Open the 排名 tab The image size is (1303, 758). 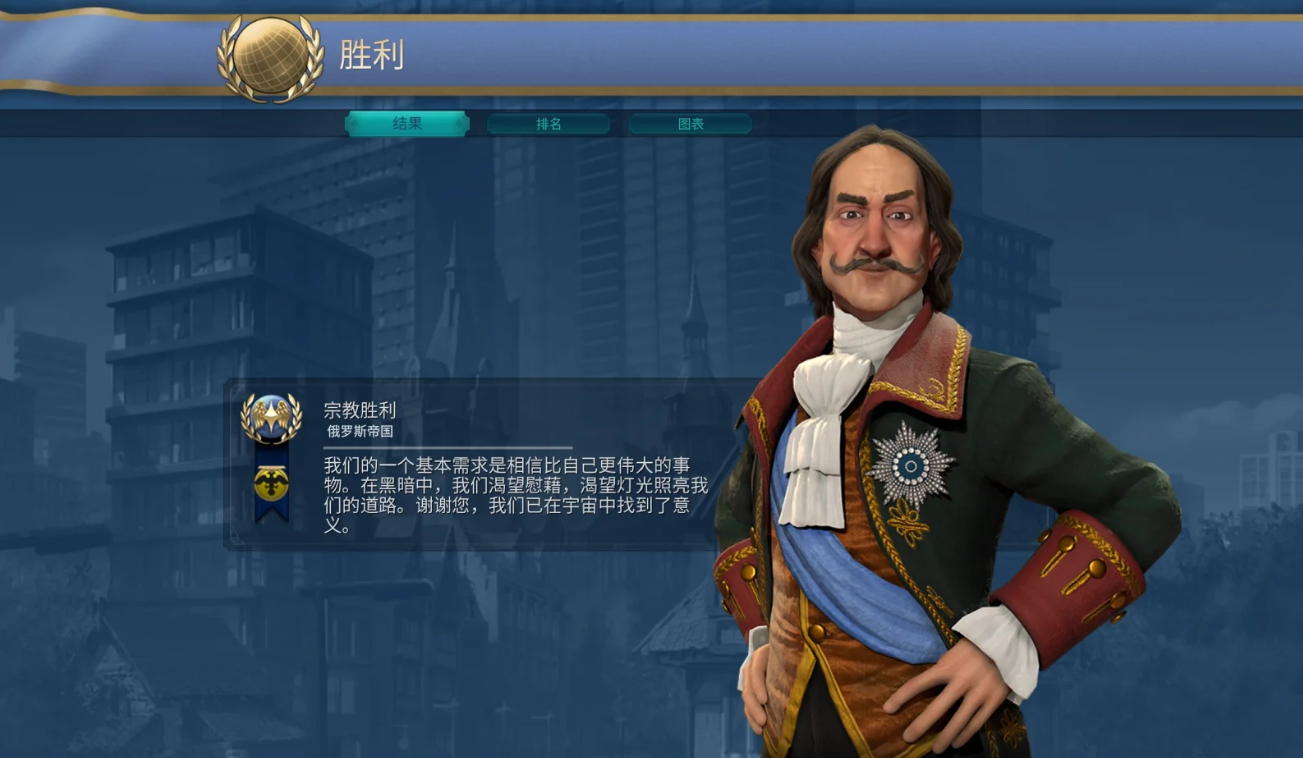click(548, 124)
